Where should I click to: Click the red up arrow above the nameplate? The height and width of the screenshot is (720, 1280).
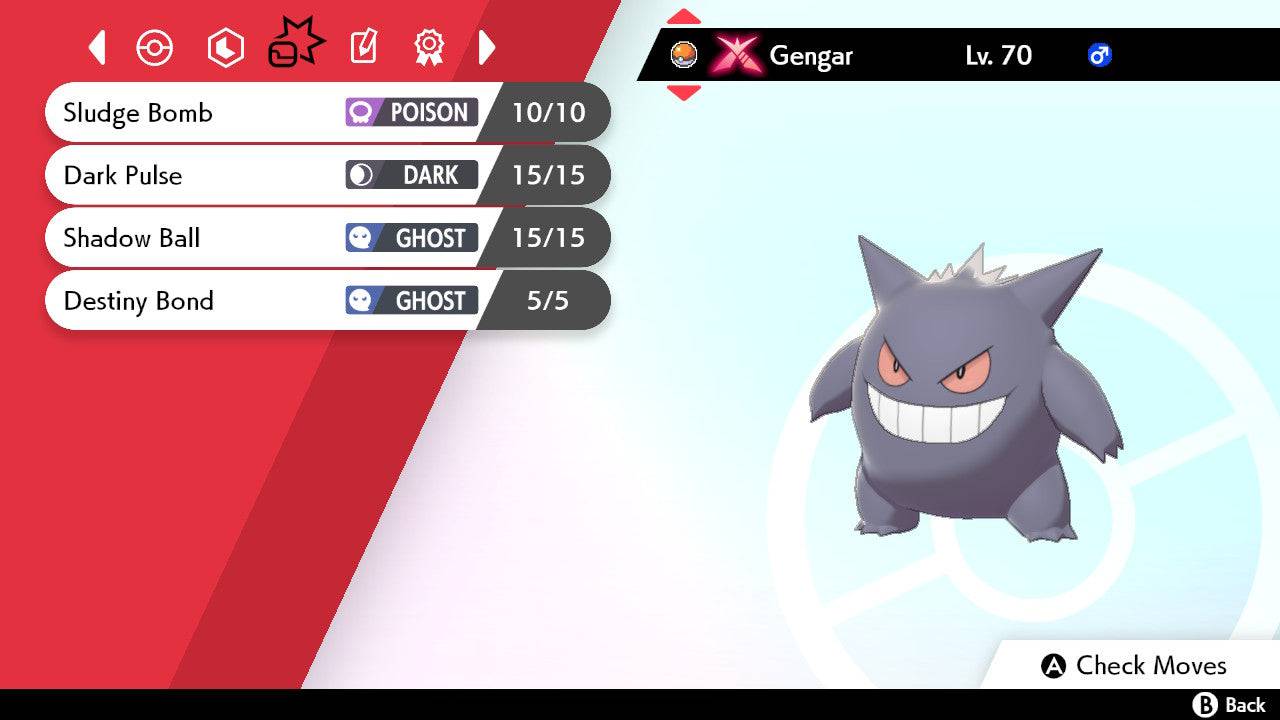[684, 16]
